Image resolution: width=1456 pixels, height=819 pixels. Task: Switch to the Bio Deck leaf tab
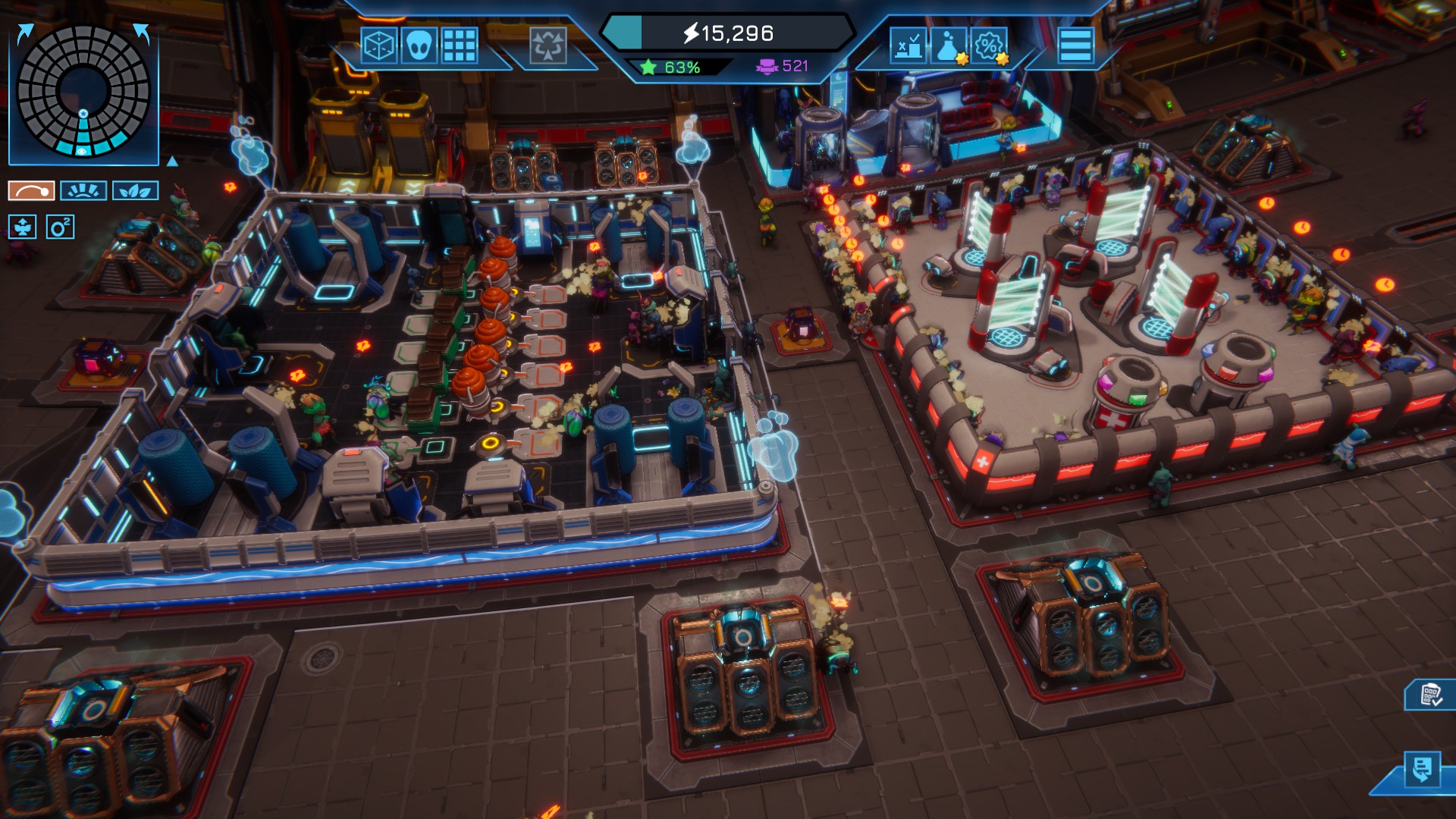(136, 190)
